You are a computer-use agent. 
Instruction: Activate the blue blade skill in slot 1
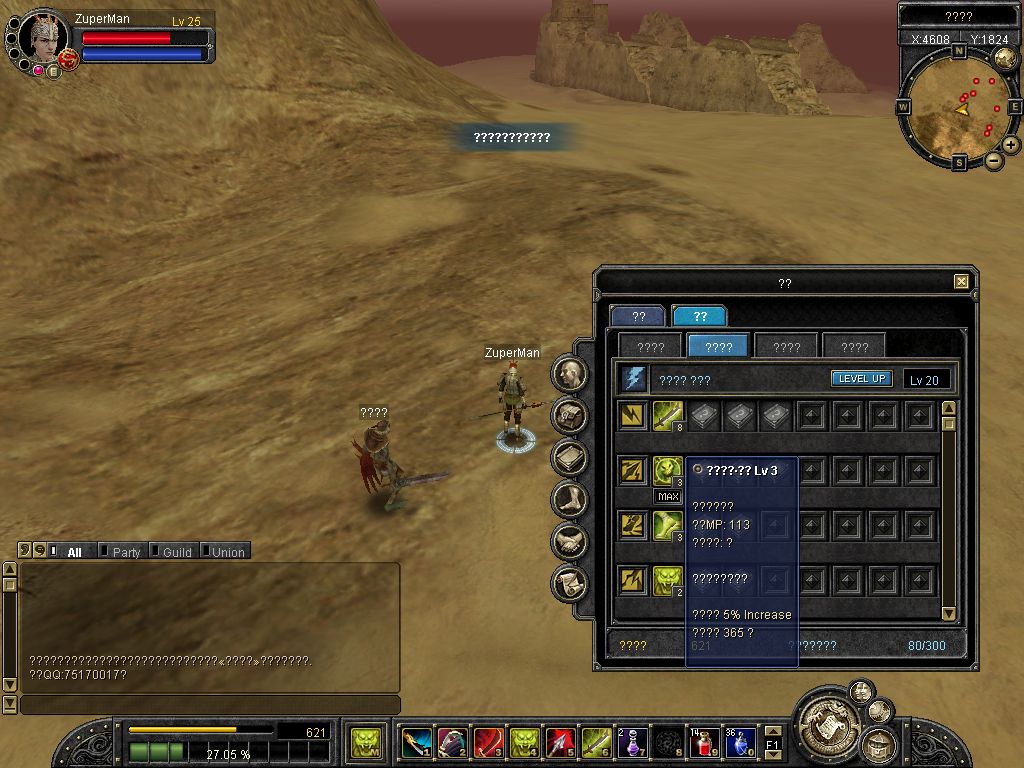(x=416, y=743)
